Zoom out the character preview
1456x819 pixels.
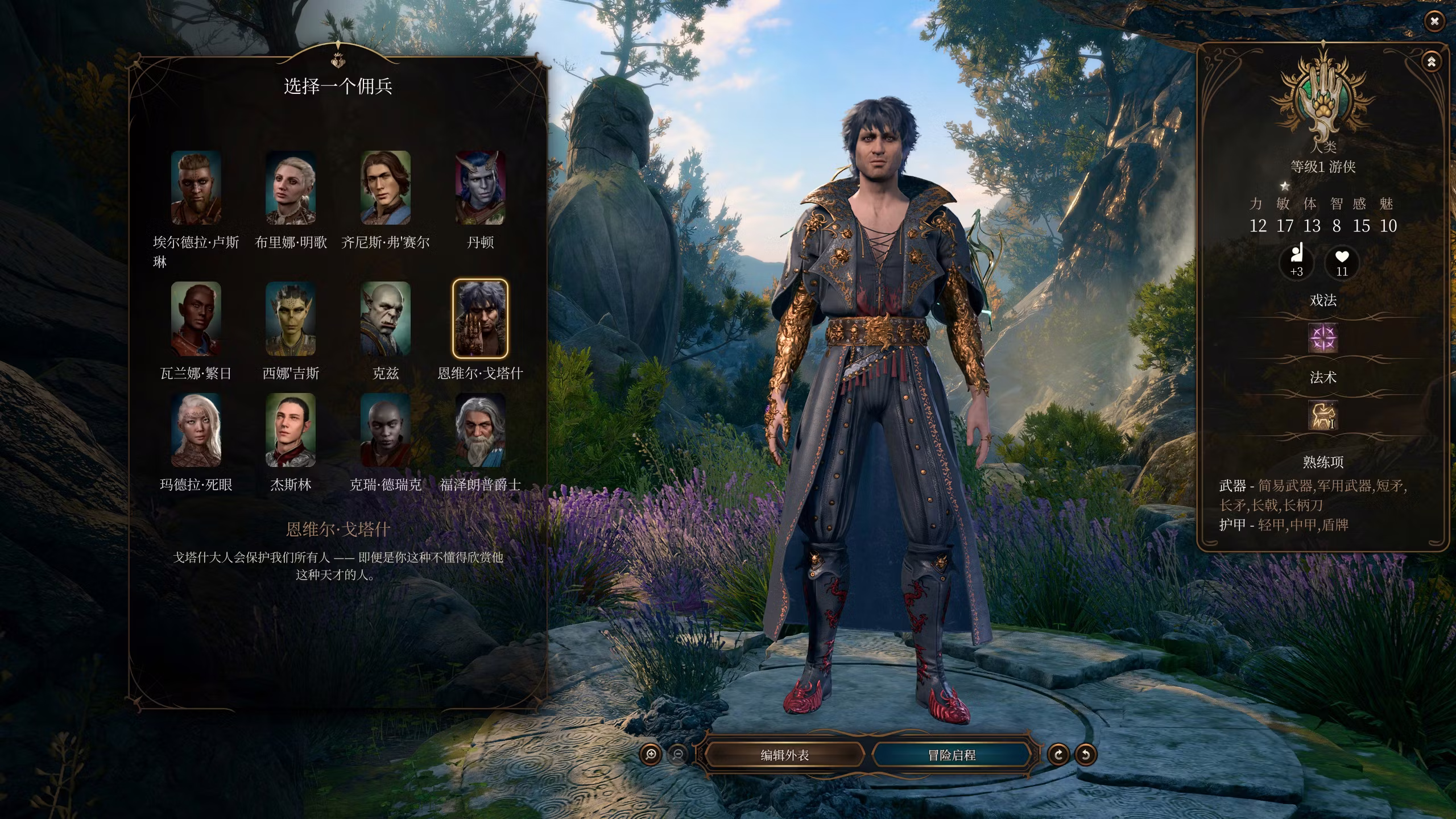click(x=678, y=755)
